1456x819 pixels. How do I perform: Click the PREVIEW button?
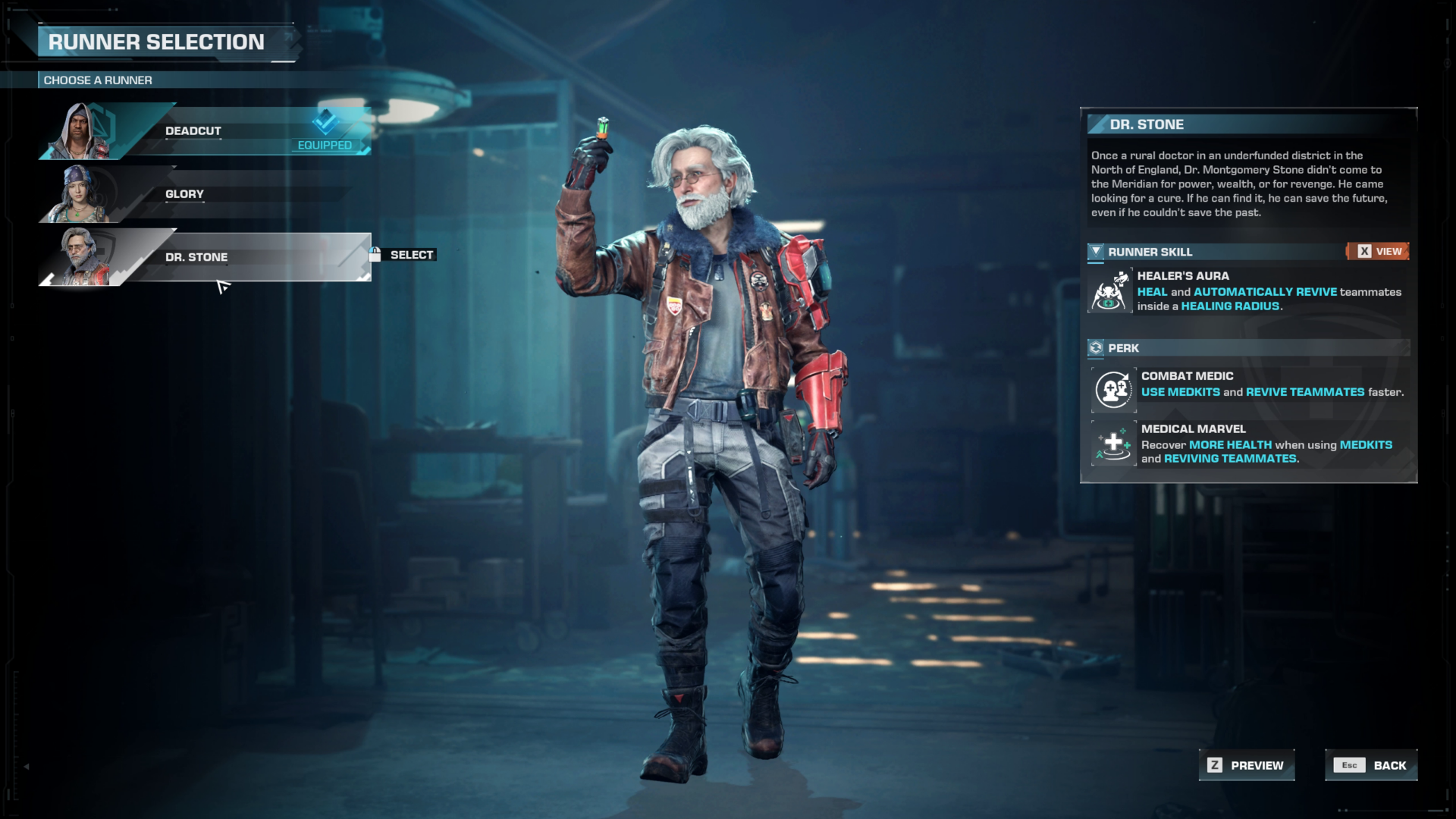click(x=1246, y=765)
